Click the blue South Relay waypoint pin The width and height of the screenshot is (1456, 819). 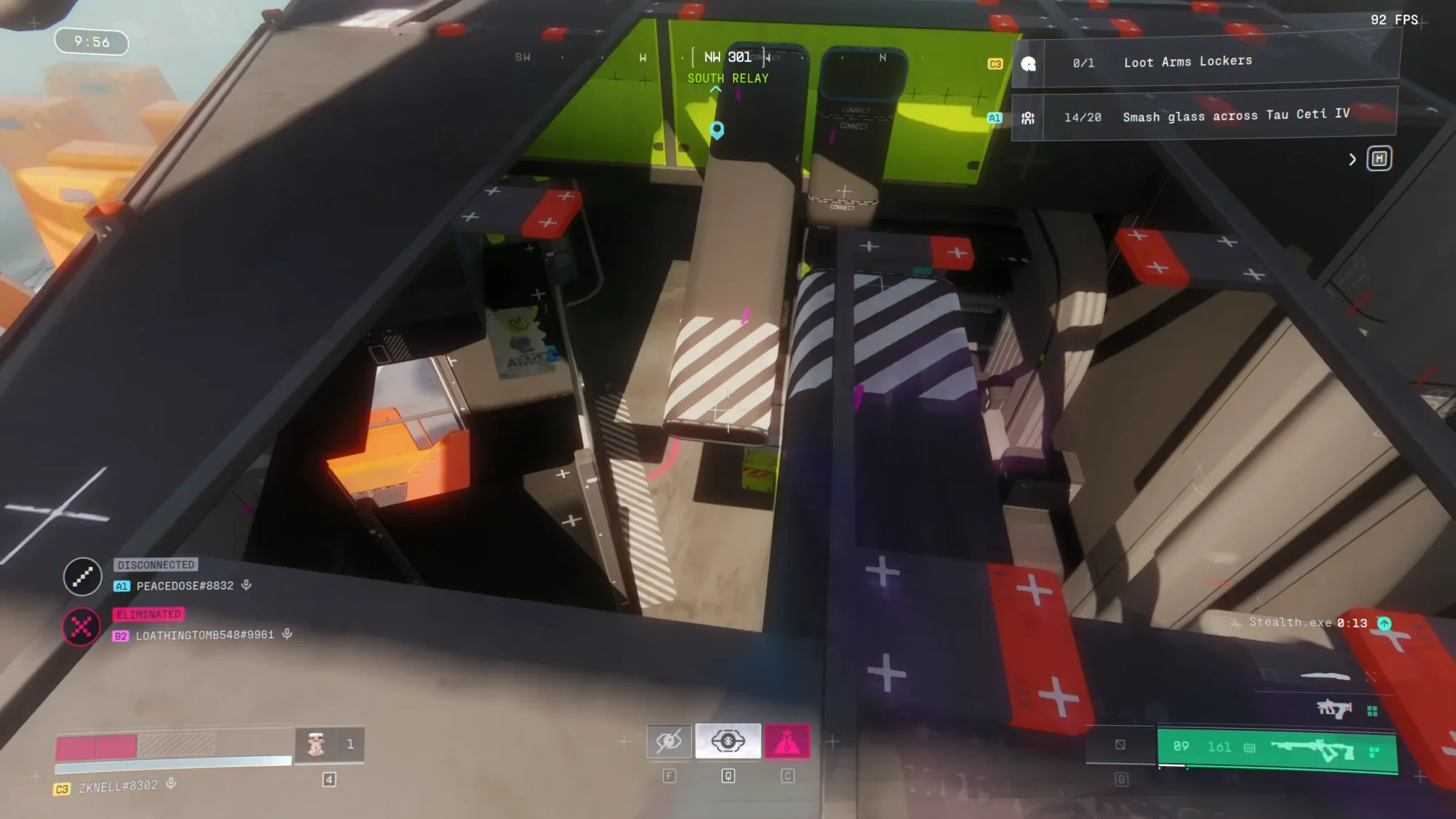pyautogui.click(x=717, y=130)
